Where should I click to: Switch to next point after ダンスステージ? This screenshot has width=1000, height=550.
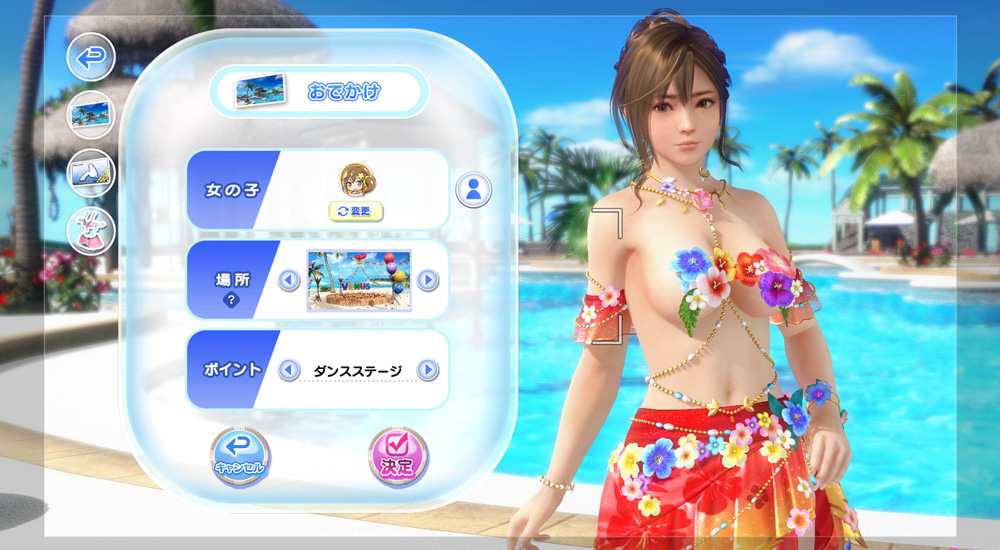pos(428,371)
